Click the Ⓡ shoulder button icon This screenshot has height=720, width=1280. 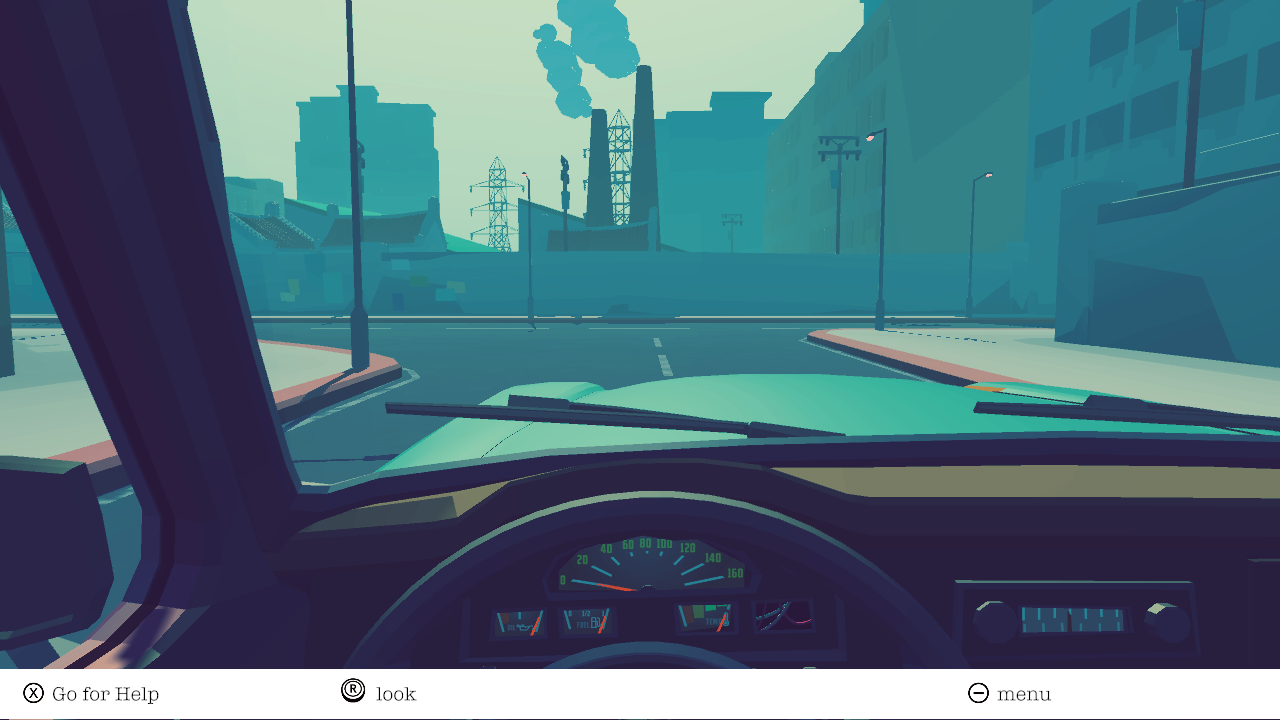pyautogui.click(x=353, y=692)
